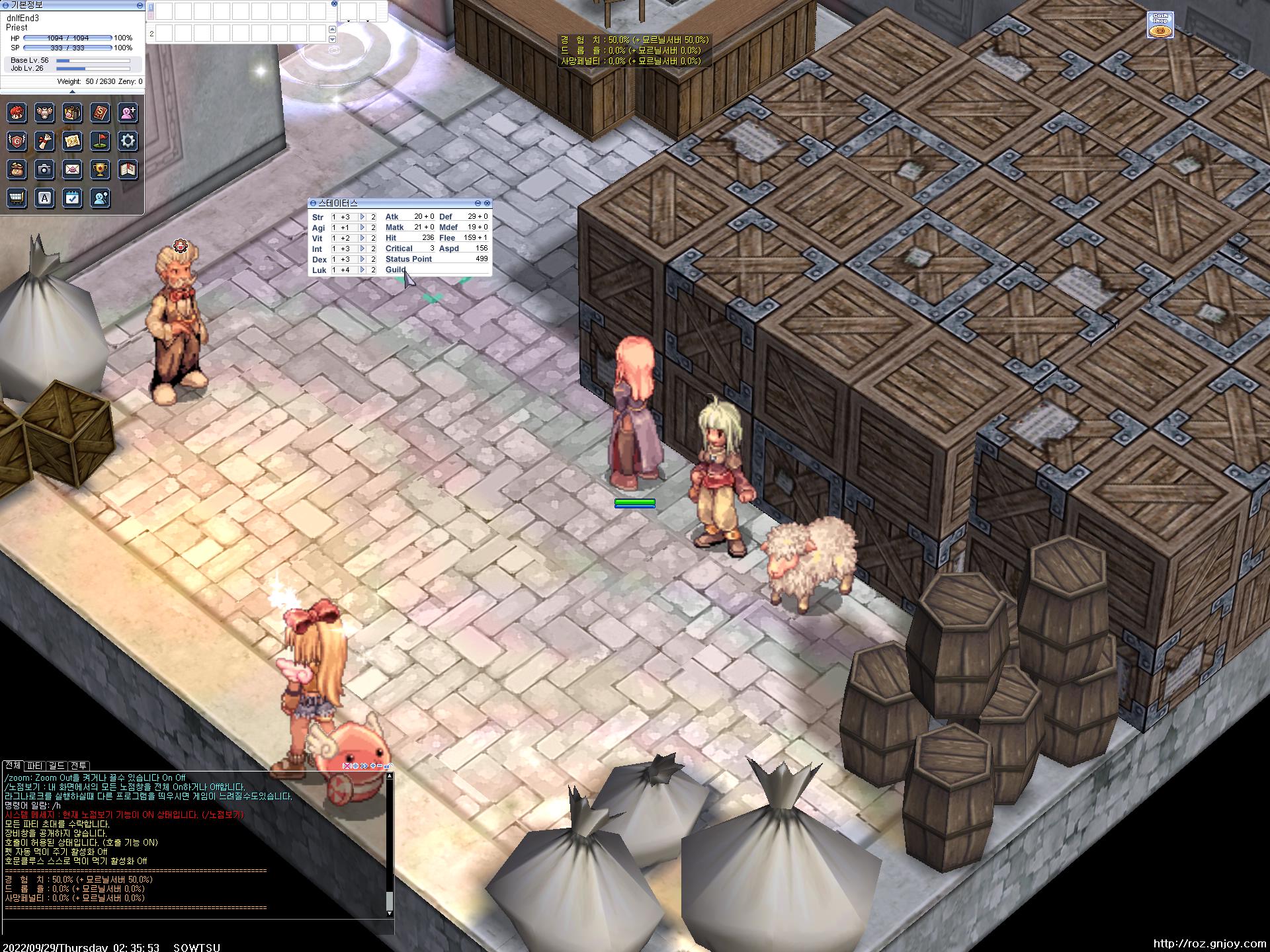Viewport: 1270px width, 952px height.
Task: Open the guild shield icon
Action: tap(17, 141)
